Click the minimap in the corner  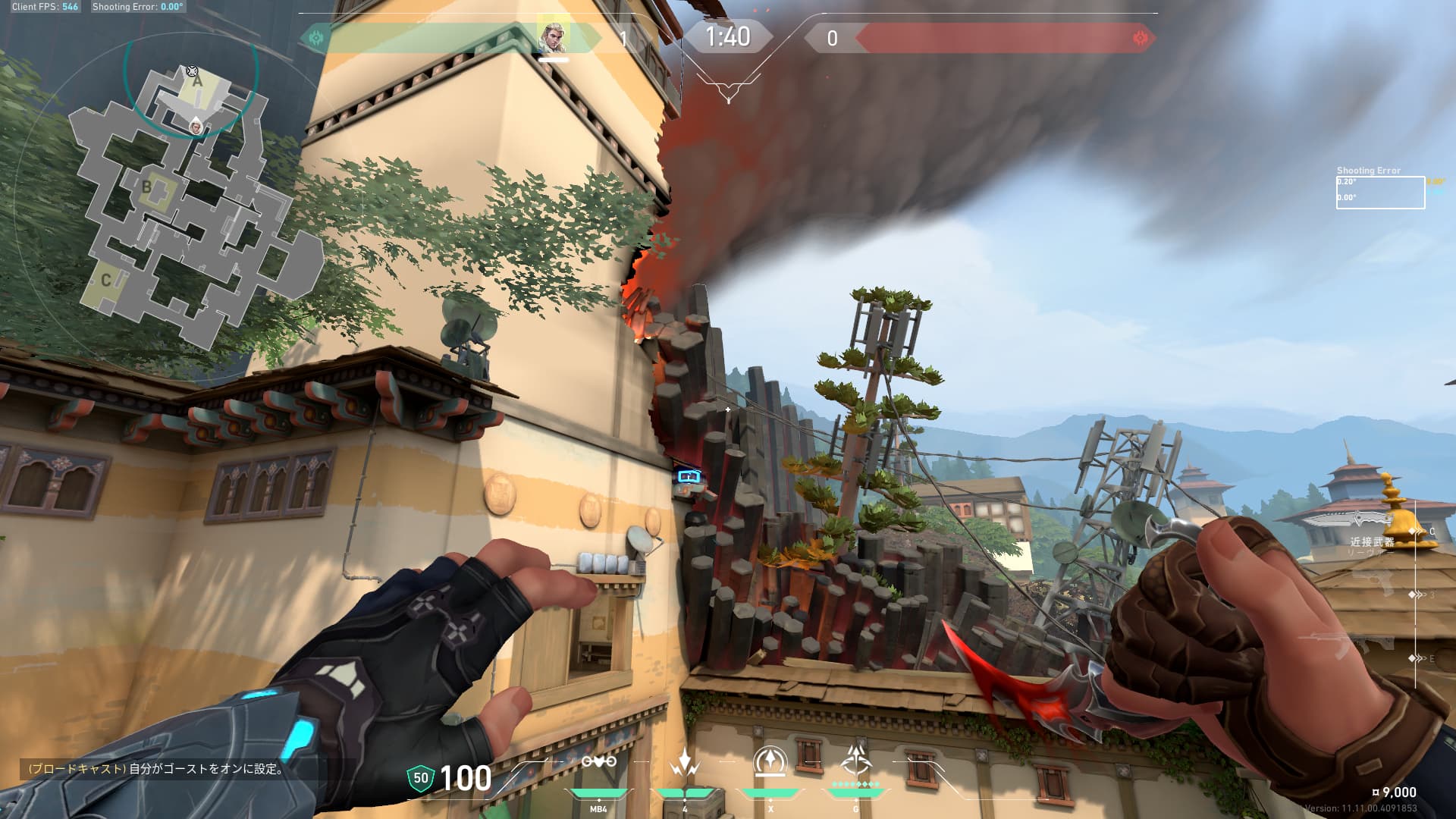click(x=193, y=205)
